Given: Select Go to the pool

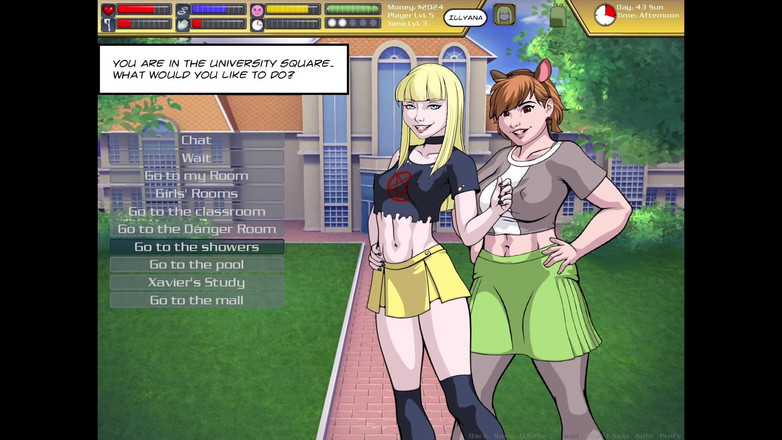Looking at the screenshot, I should click(x=196, y=265).
